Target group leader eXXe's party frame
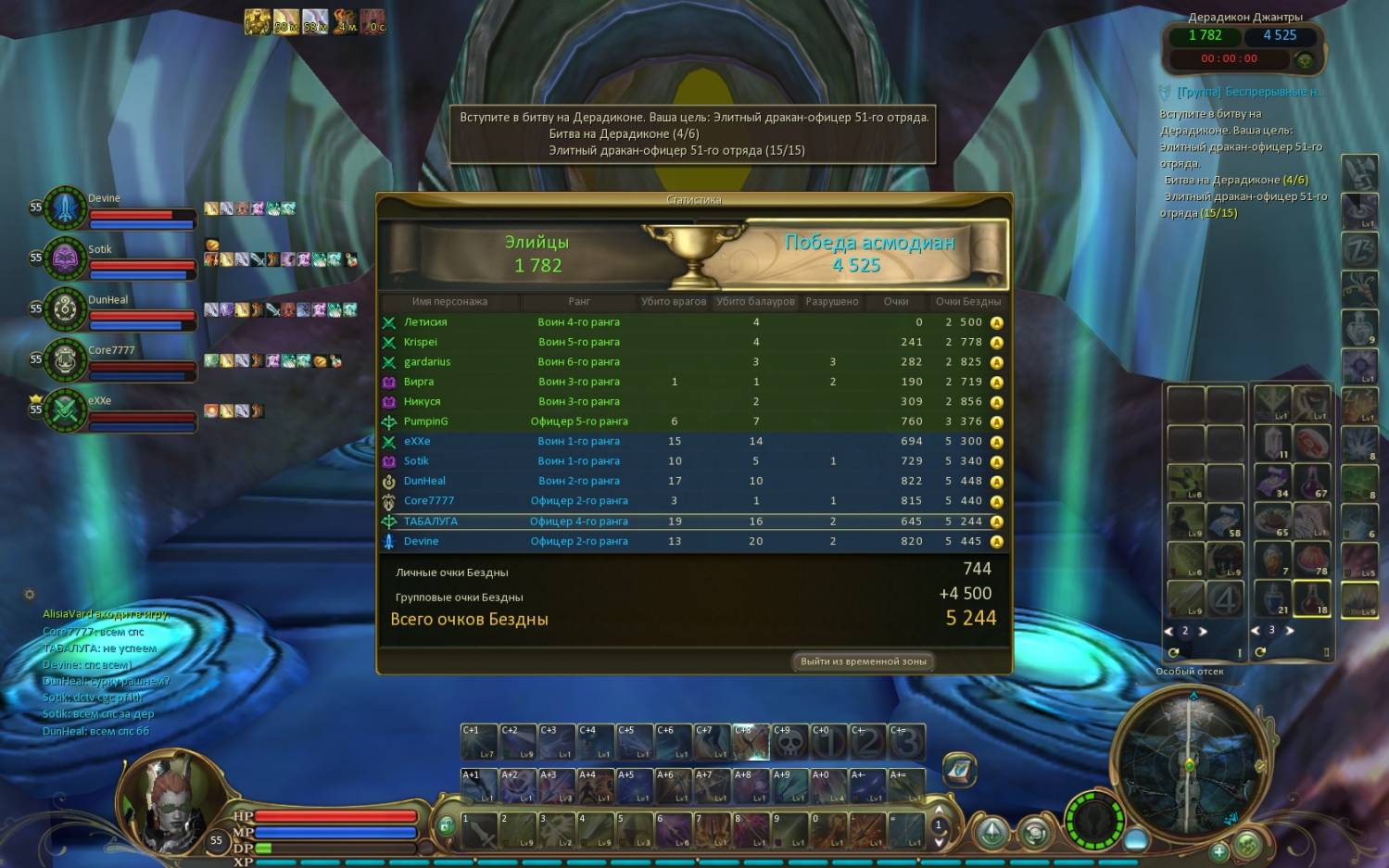 [65, 409]
